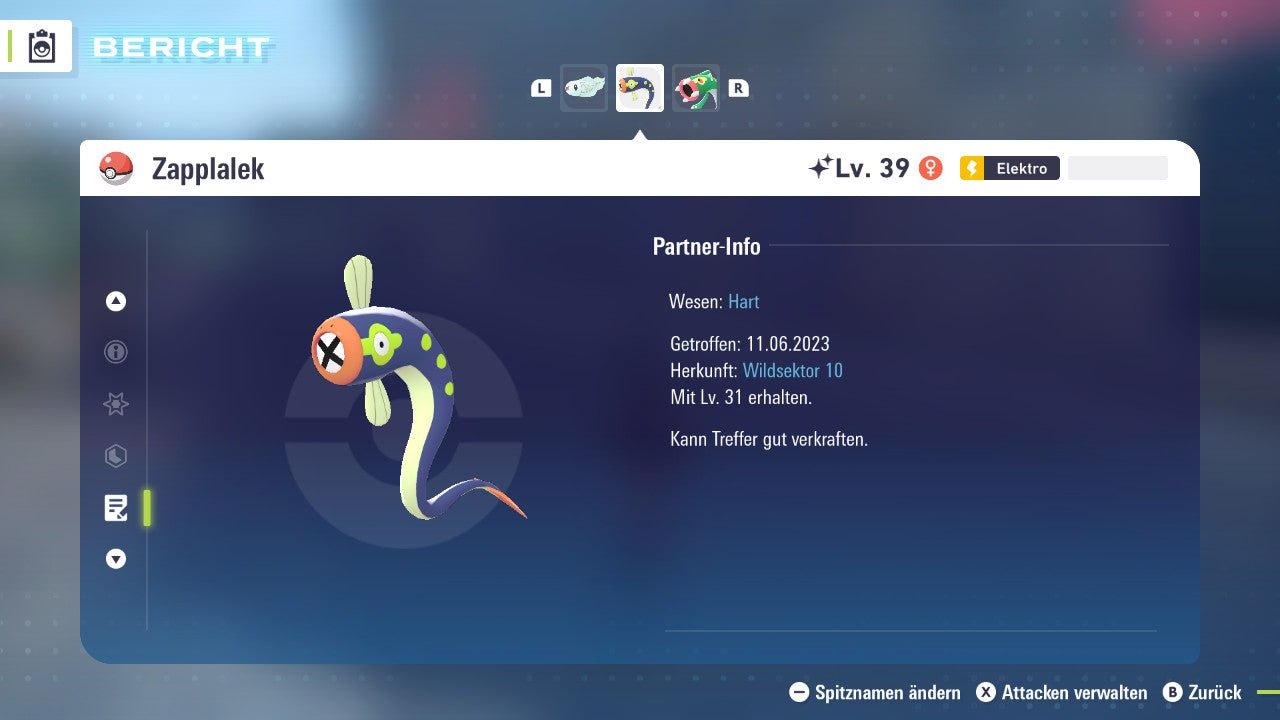Click the Elektro type badge
The width and height of the screenshot is (1280, 720).
coord(1009,168)
